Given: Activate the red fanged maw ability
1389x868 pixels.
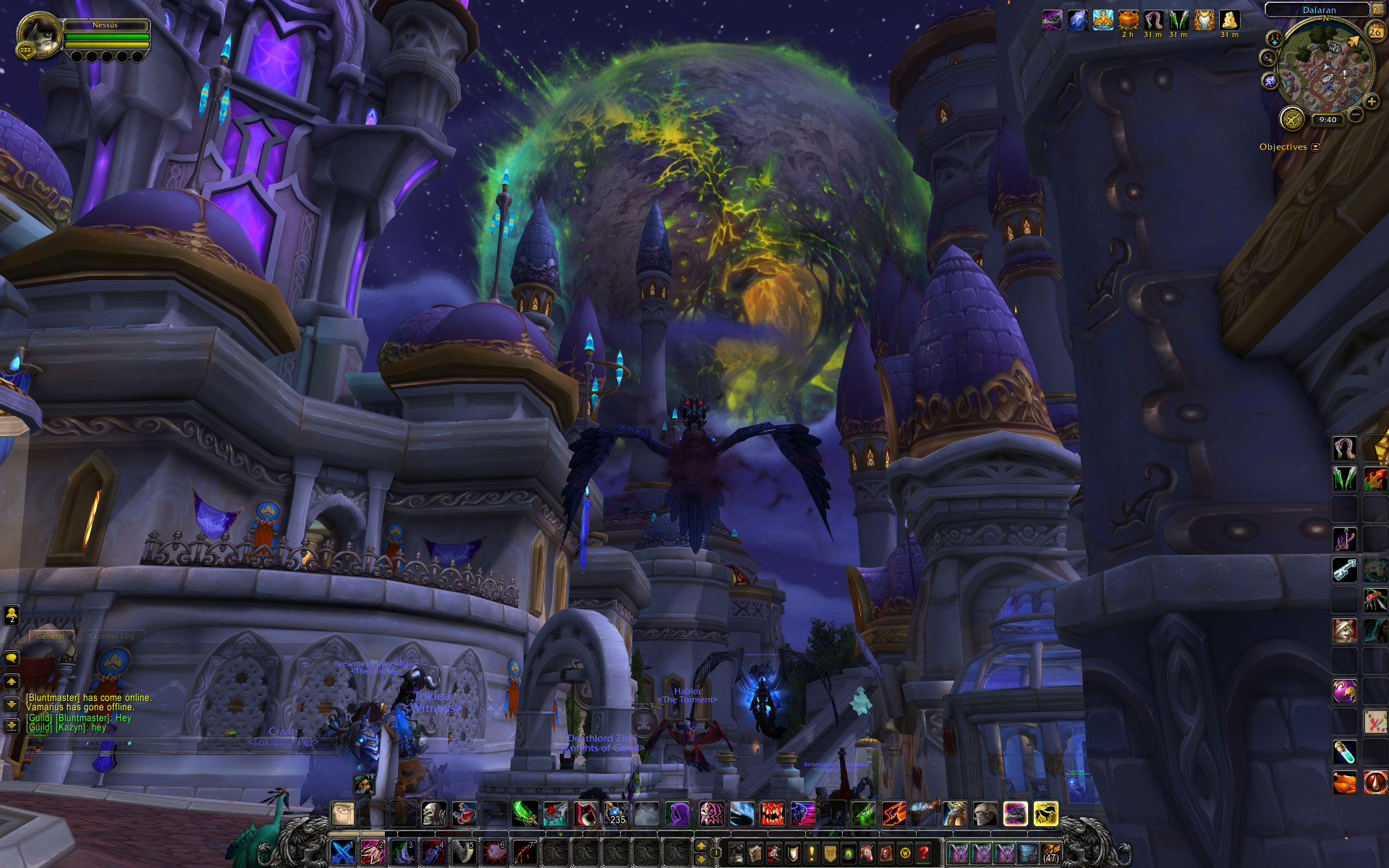Looking at the screenshot, I should [772, 813].
